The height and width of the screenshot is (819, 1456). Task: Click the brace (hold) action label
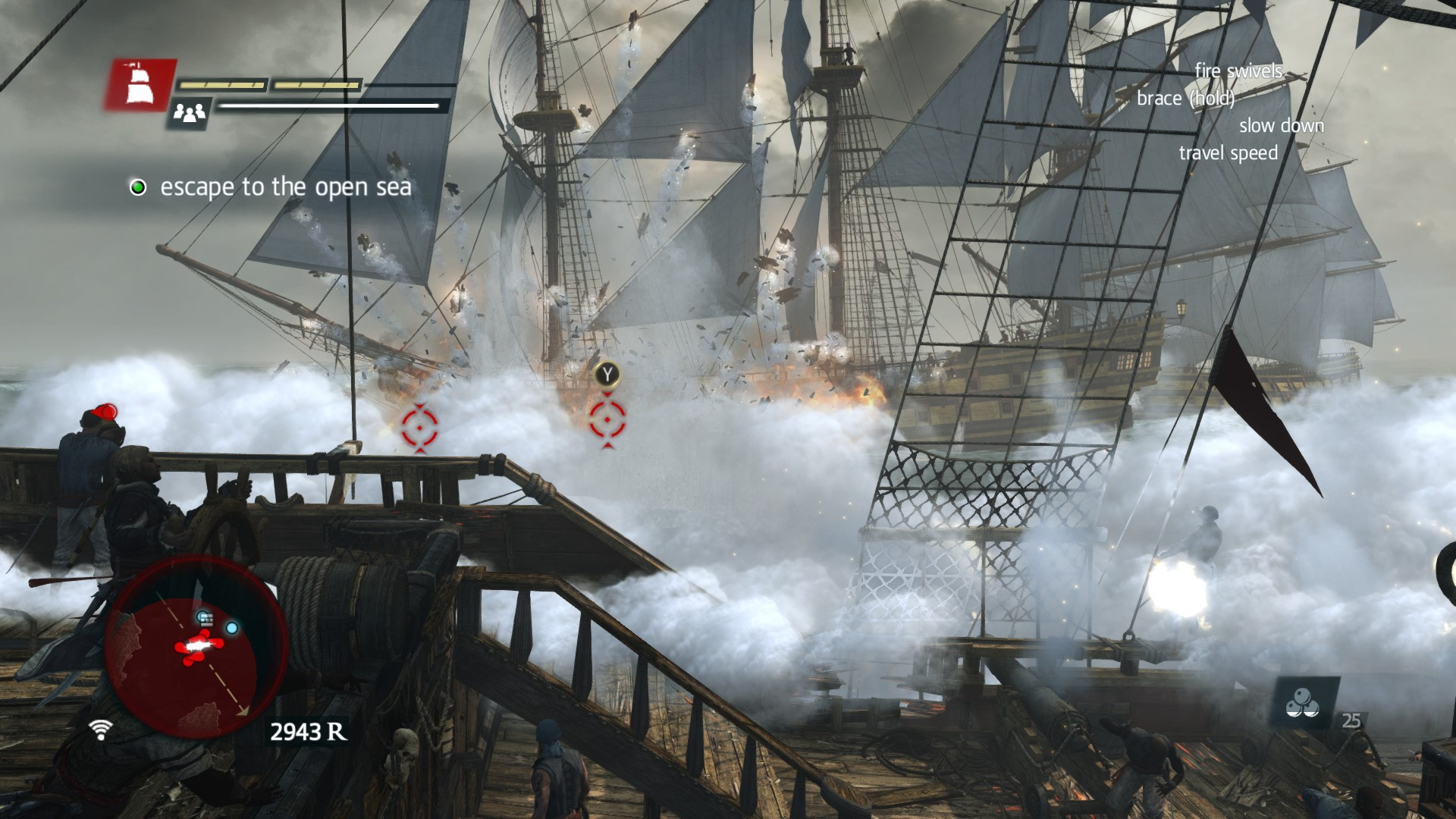(1185, 99)
